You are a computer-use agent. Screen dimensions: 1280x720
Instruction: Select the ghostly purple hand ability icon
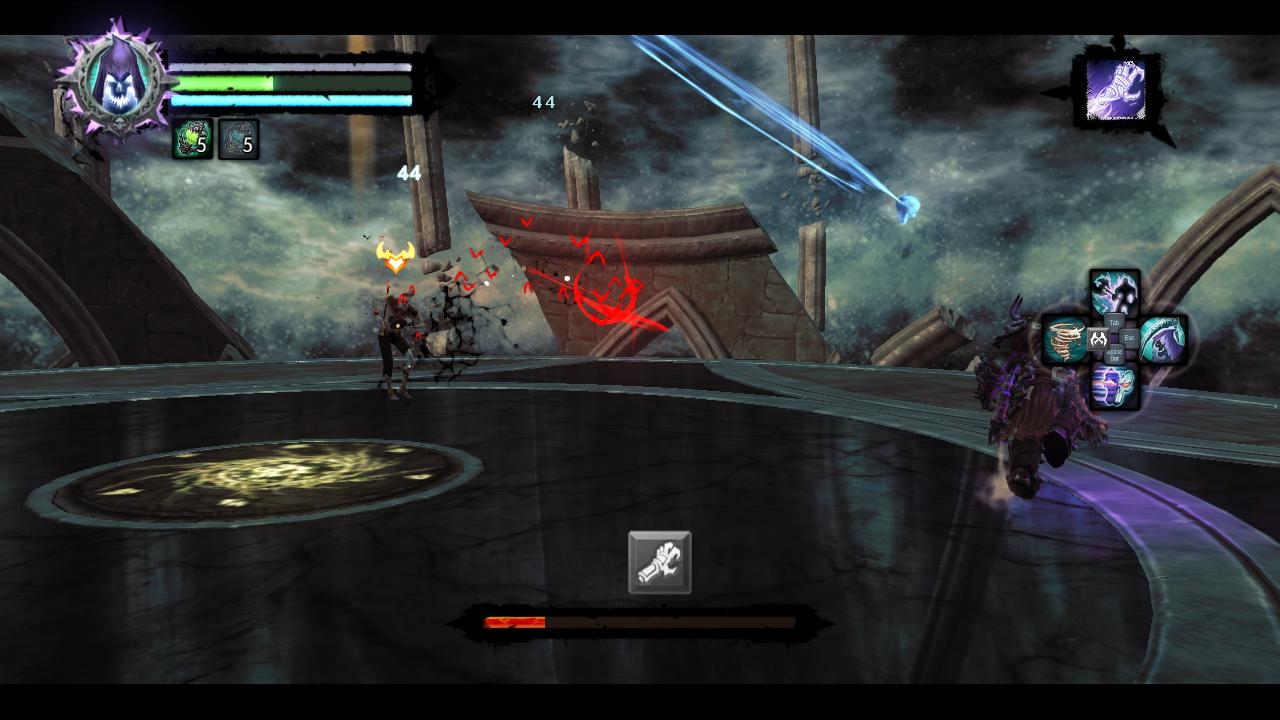pos(1116,90)
